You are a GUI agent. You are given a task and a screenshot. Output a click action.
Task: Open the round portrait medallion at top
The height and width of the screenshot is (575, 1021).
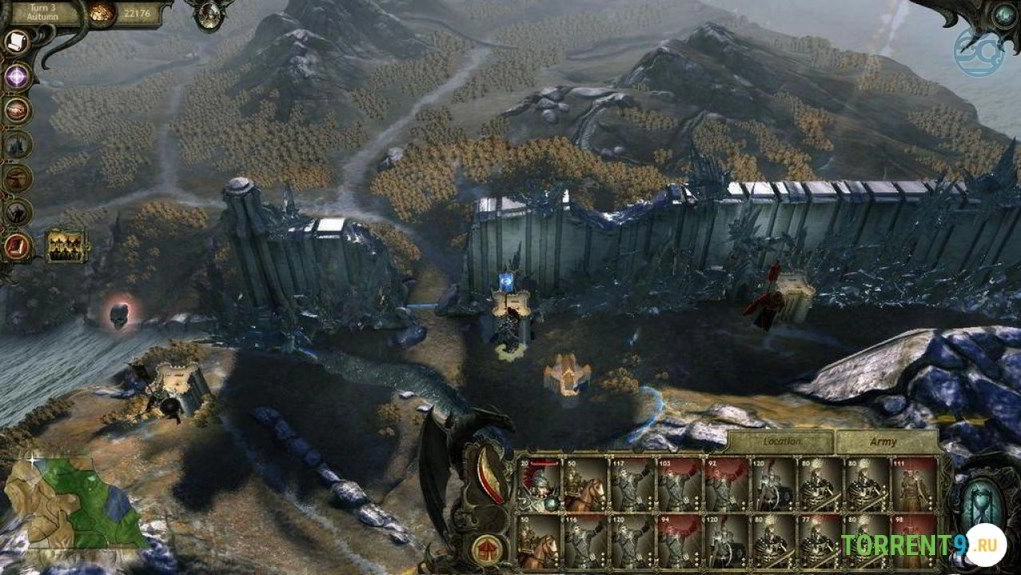pyautogui.click(x=211, y=14)
